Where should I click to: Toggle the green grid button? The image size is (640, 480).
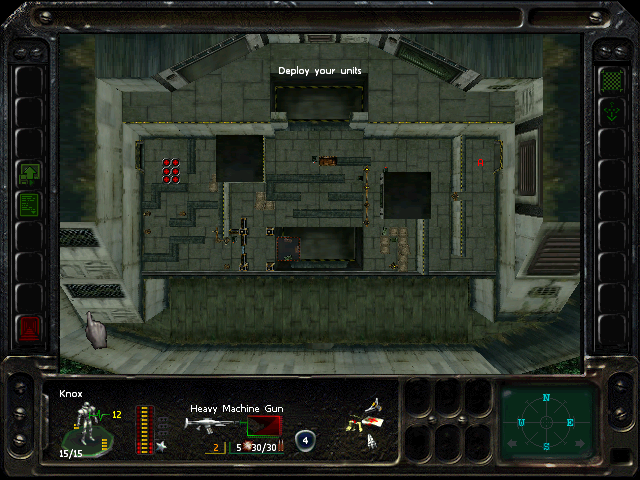610,80
